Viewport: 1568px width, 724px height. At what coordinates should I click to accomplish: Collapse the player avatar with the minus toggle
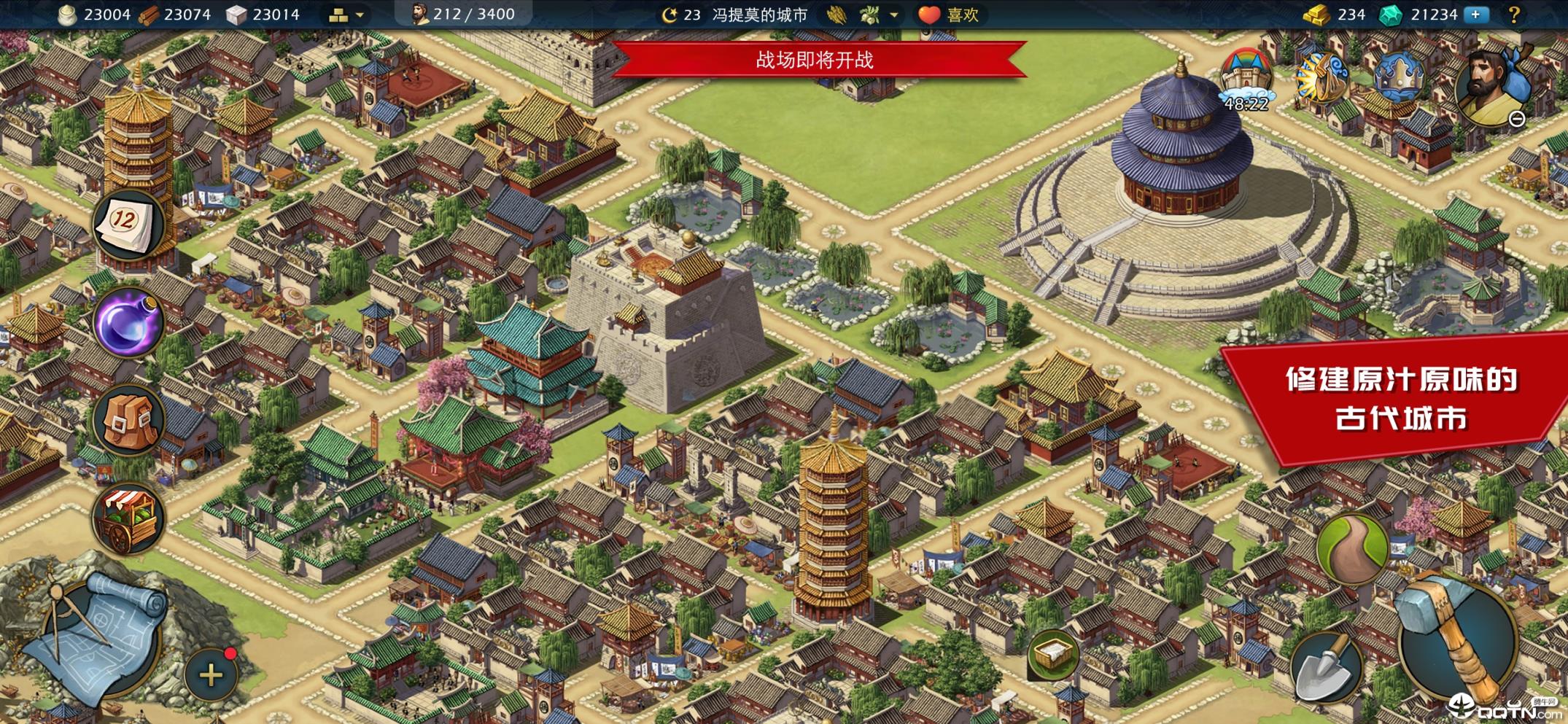(1518, 118)
